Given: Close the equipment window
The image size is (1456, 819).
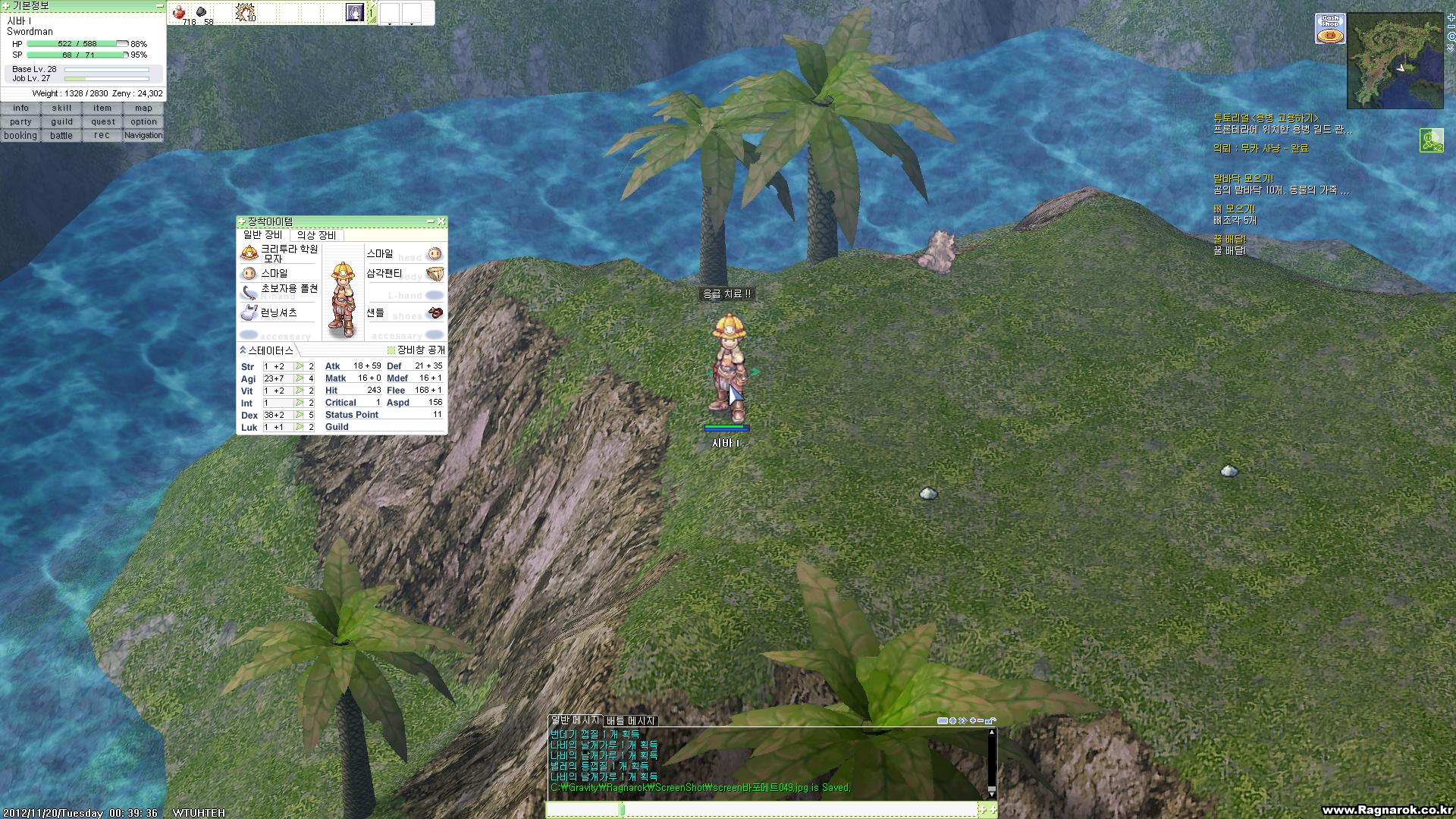Looking at the screenshot, I should point(441,221).
